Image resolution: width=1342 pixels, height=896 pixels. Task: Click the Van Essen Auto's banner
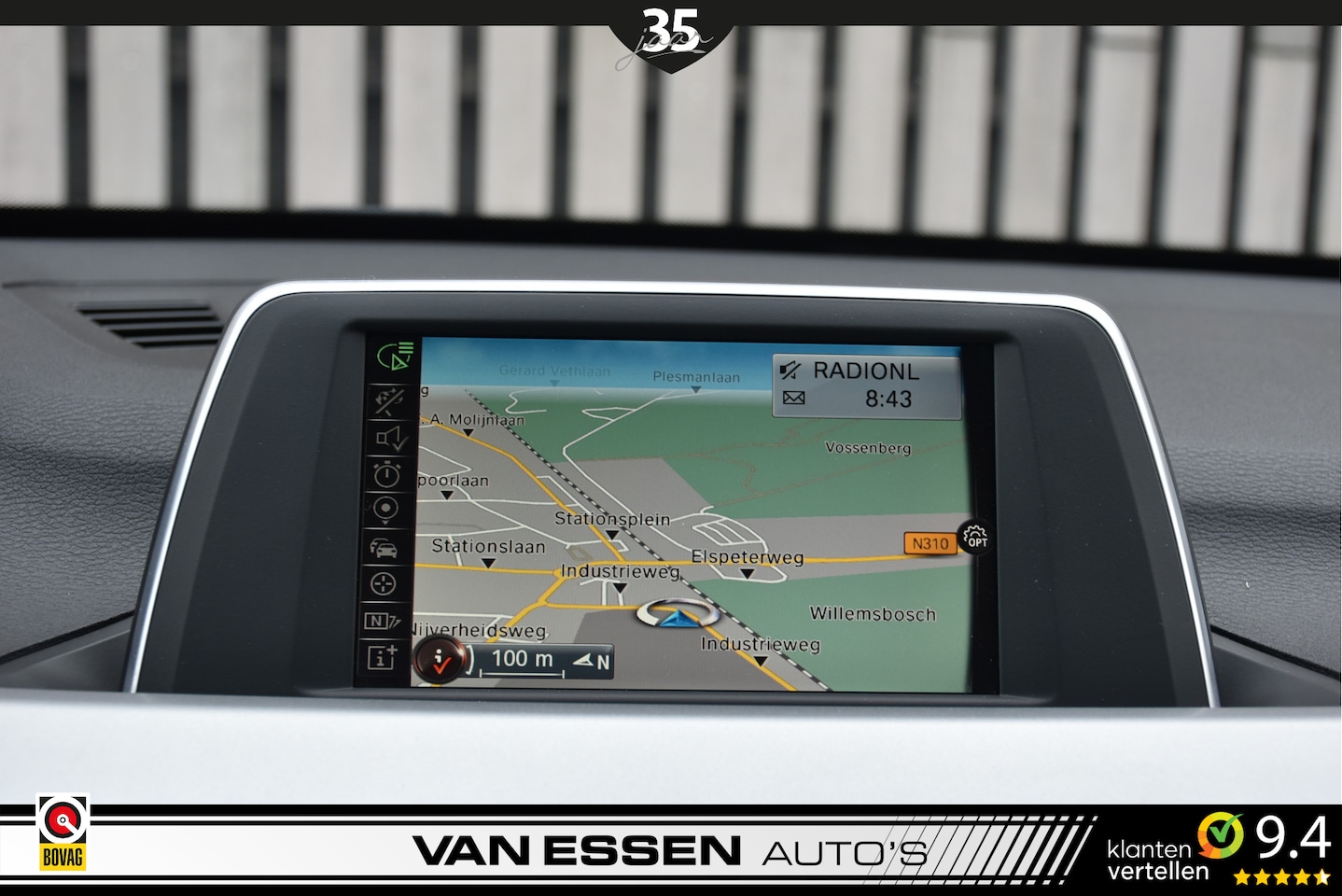(668, 850)
